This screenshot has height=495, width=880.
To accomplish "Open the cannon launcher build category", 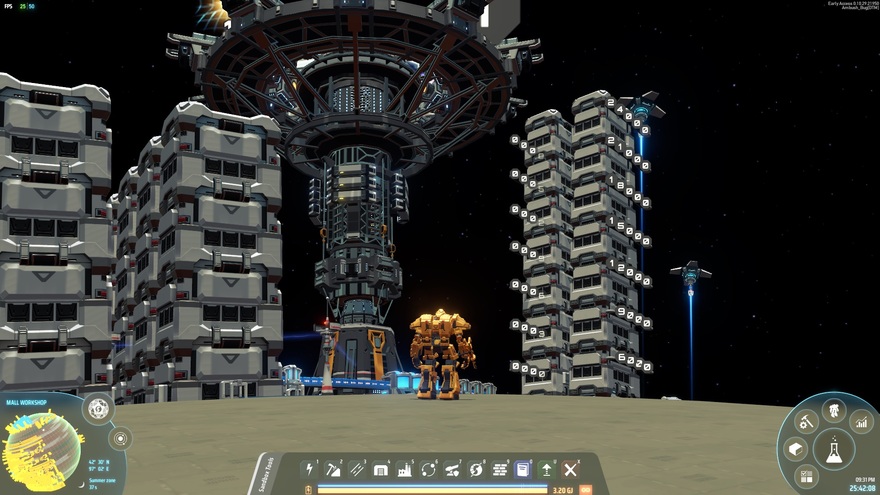I will point(453,469).
